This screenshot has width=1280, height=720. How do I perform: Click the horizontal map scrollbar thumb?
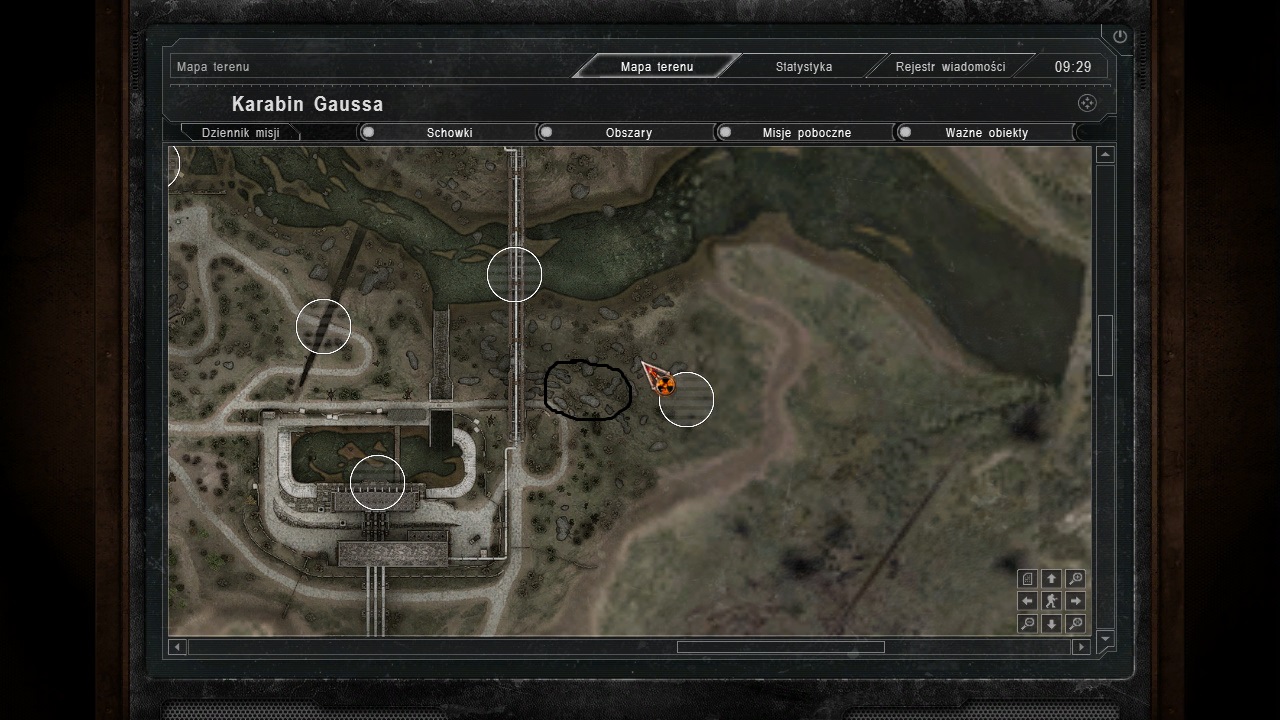point(780,647)
